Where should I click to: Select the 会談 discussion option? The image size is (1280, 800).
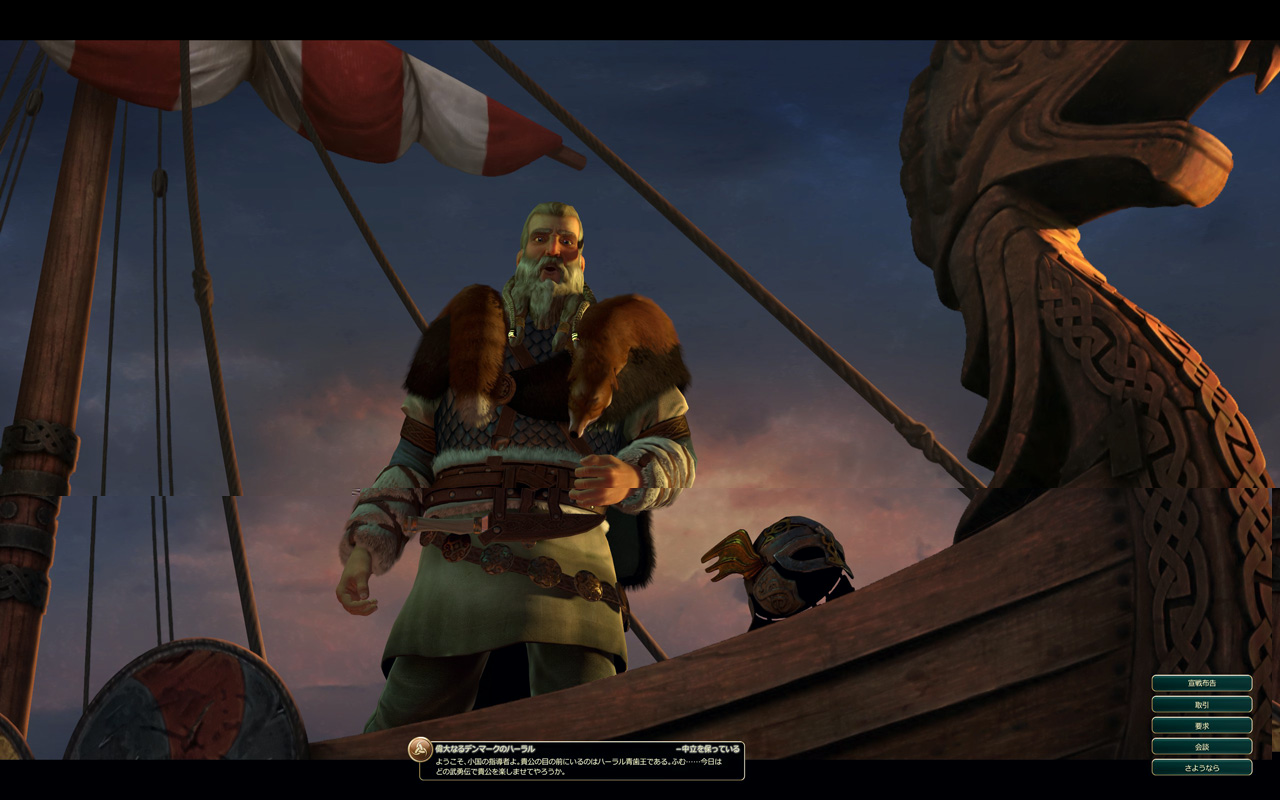(x=1201, y=746)
